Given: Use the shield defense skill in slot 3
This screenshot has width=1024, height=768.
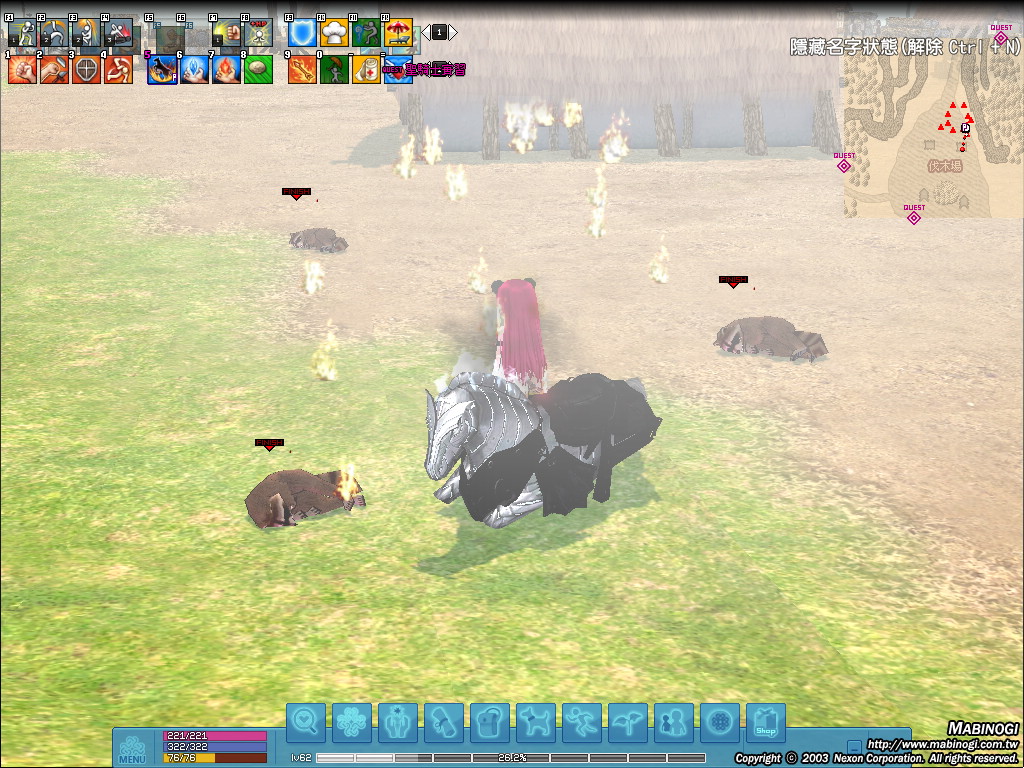Looking at the screenshot, I should 87,70.
